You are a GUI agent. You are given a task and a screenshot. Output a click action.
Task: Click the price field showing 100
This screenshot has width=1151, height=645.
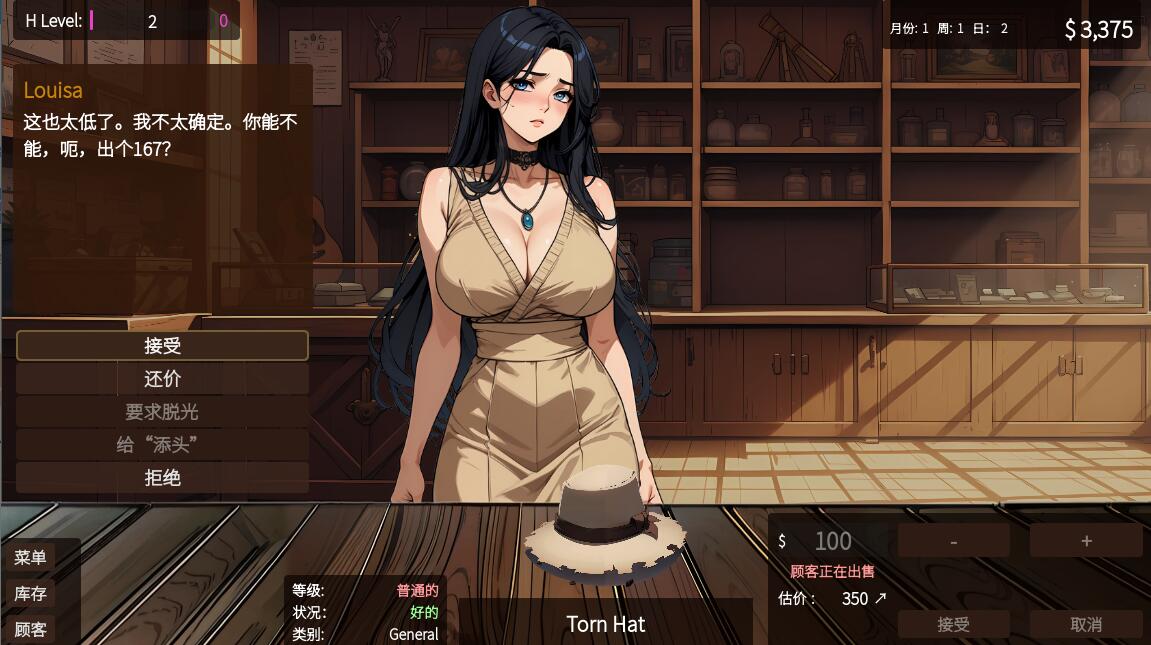pyautogui.click(x=832, y=541)
